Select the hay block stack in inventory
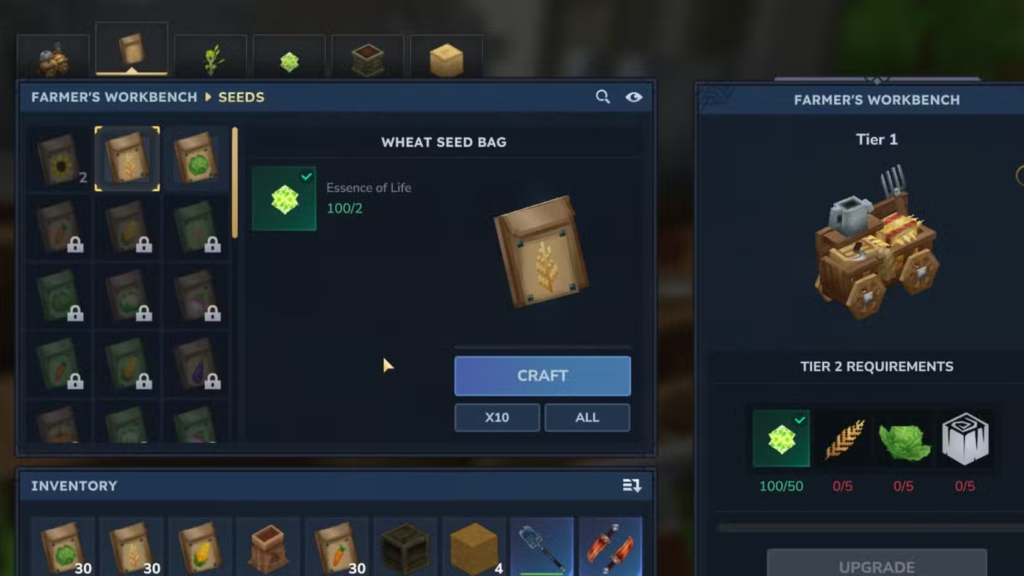Image resolution: width=1024 pixels, height=576 pixels. pos(474,547)
